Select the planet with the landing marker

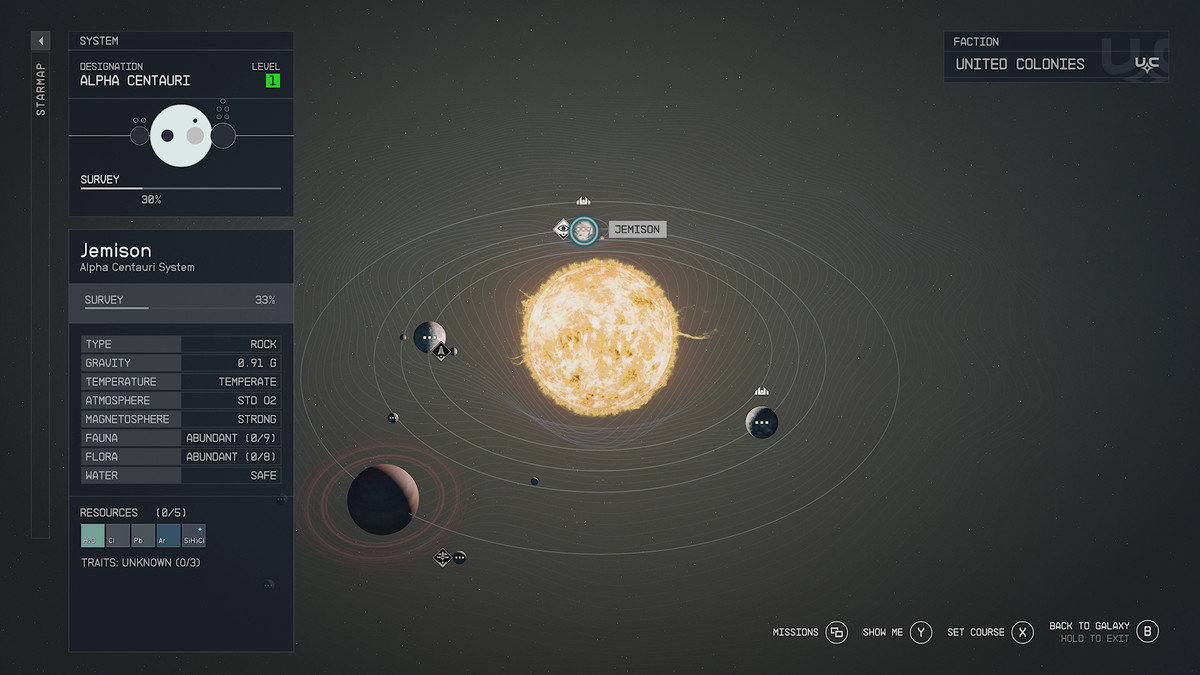coord(429,337)
